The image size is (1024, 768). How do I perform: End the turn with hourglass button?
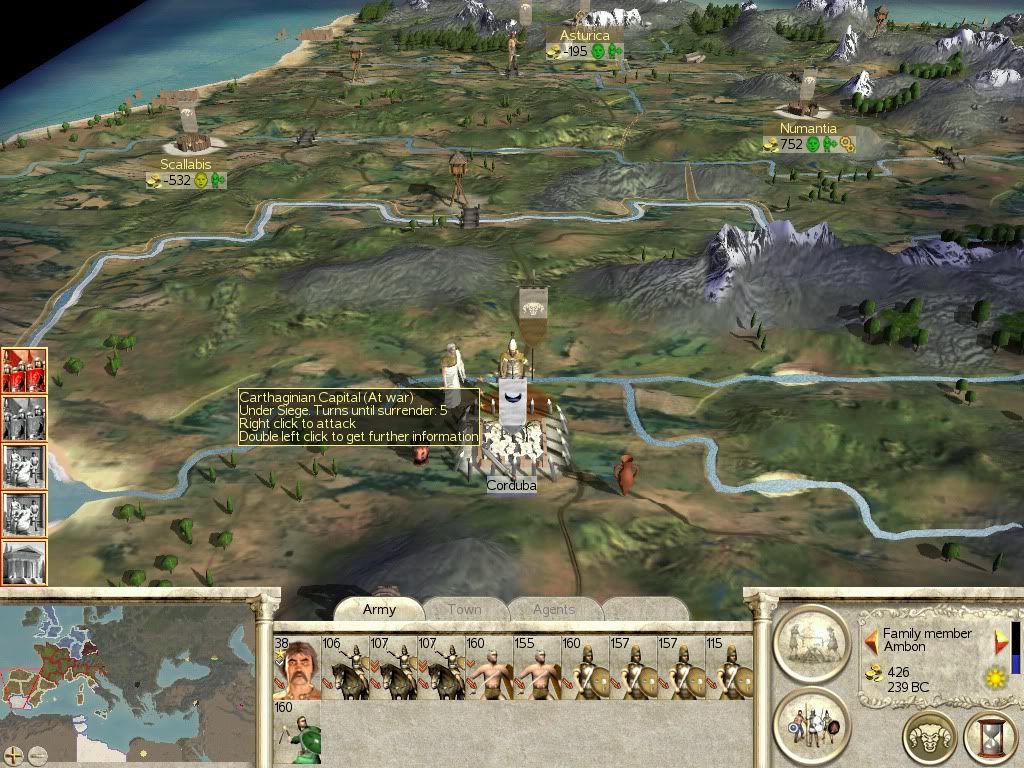tap(989, 738)
